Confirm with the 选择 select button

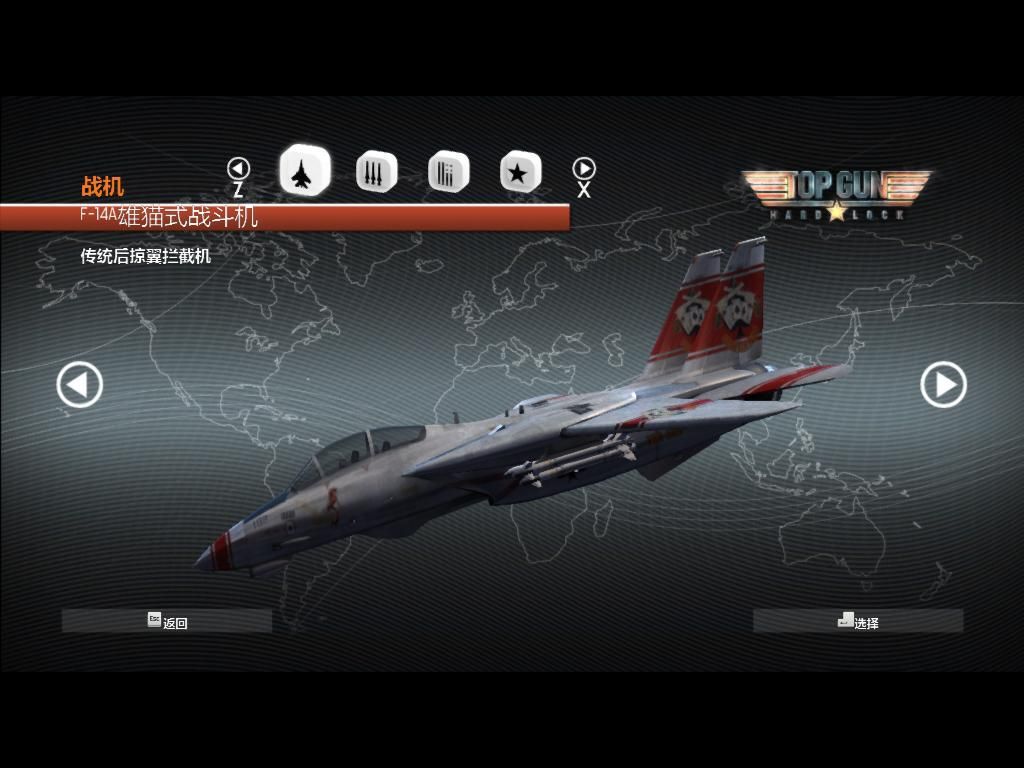point(858,621)
